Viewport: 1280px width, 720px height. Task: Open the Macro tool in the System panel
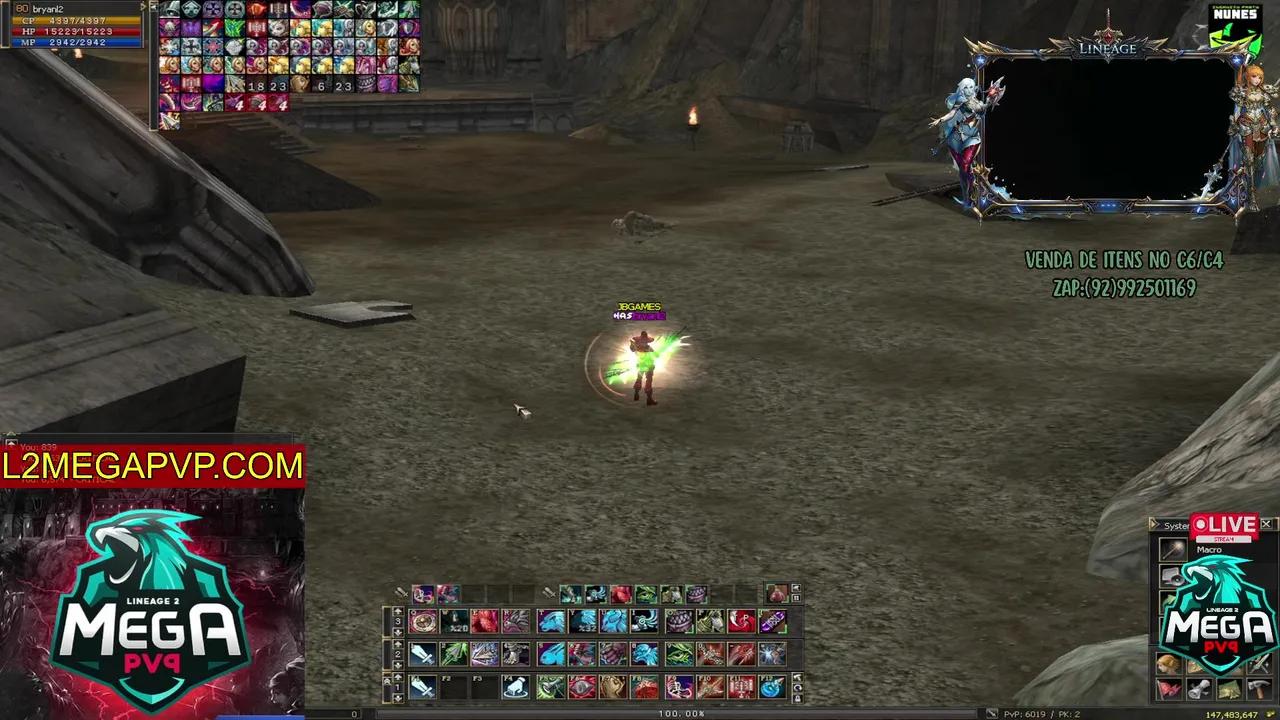pos(1172,550)
